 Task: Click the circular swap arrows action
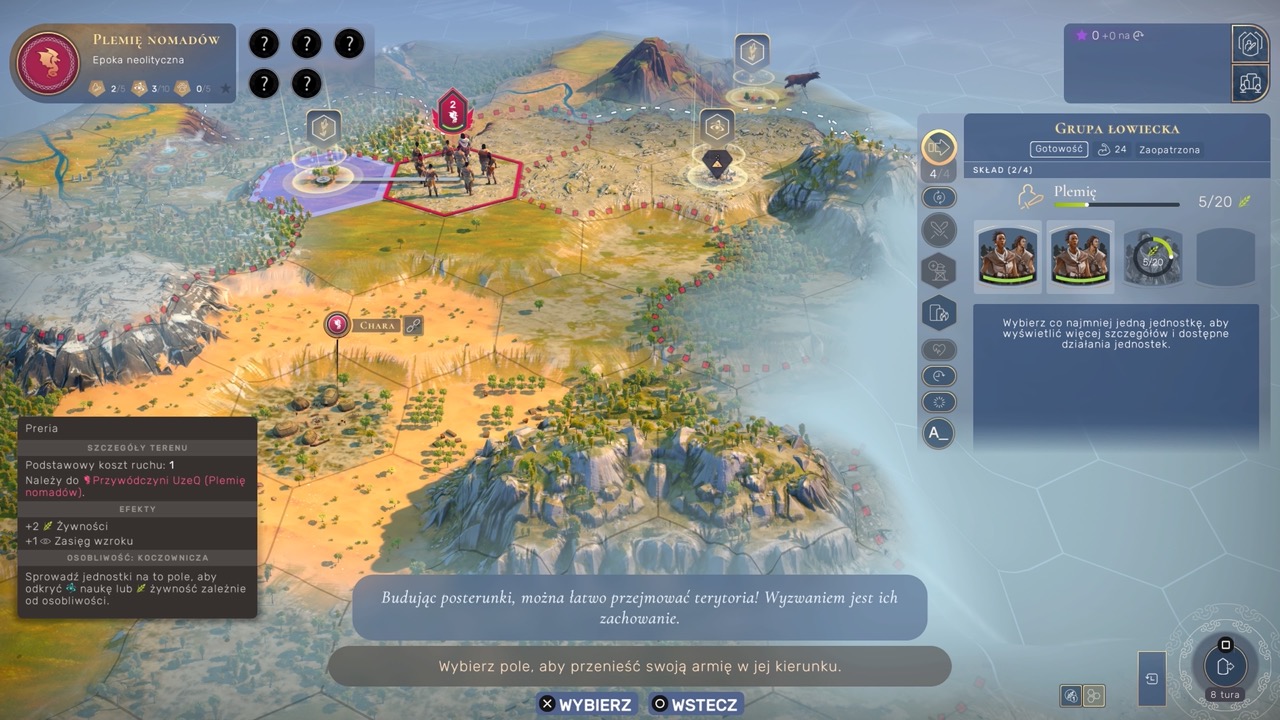point(938,197)
